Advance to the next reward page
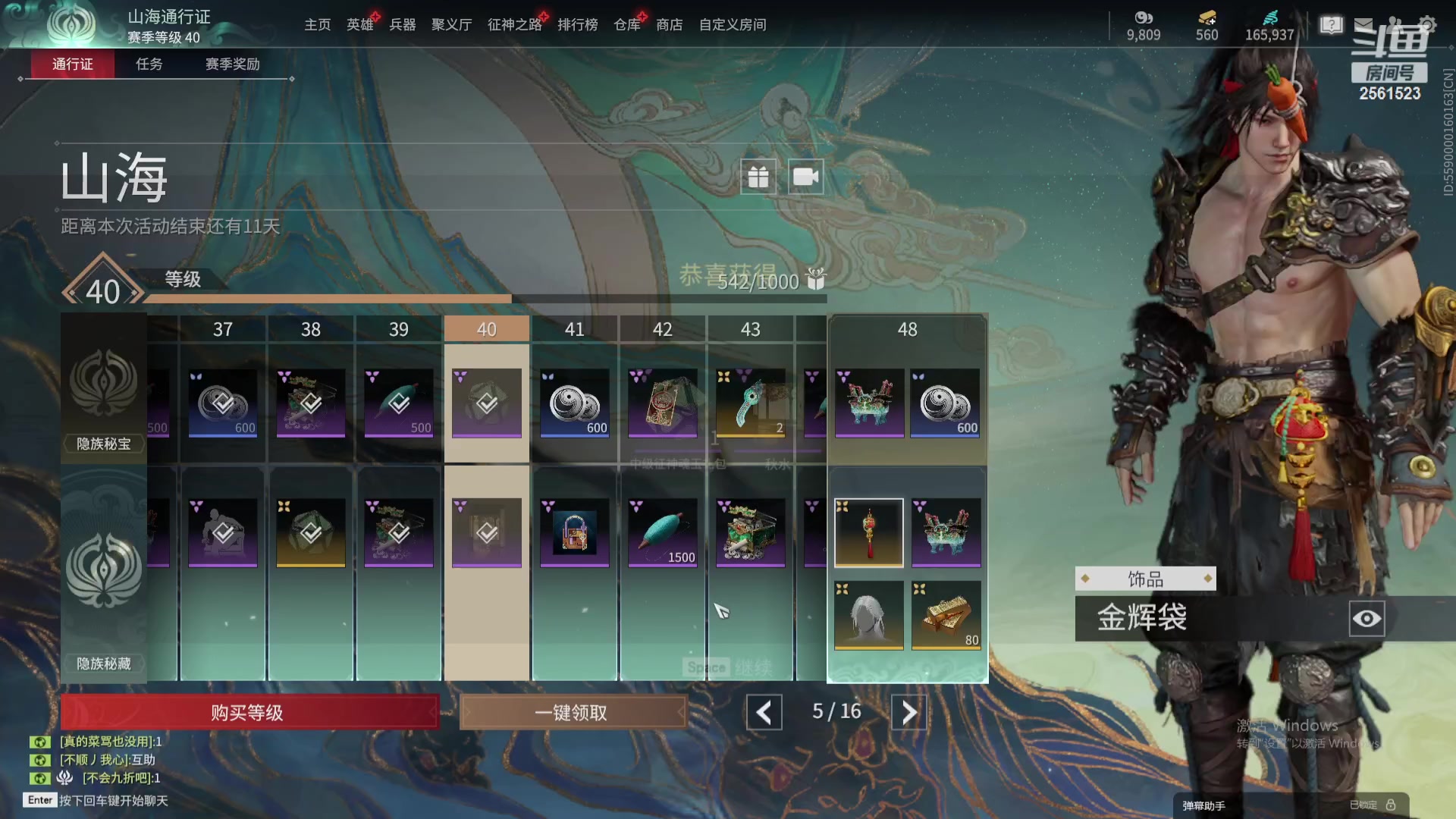Image resolution: width=1456 pixels, height=819 pixels. 908,712
